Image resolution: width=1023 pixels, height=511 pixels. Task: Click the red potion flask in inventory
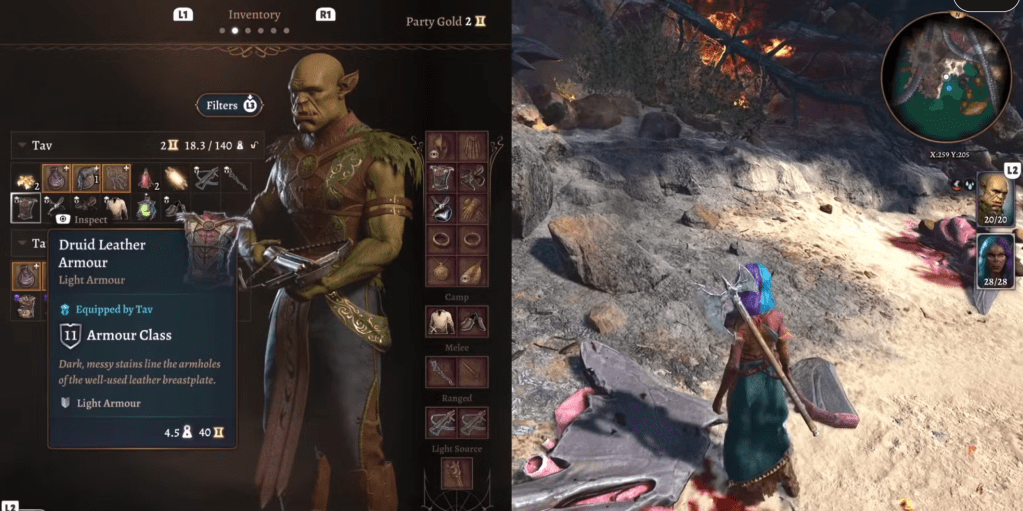pyautogui.click(x=146, y=179)
